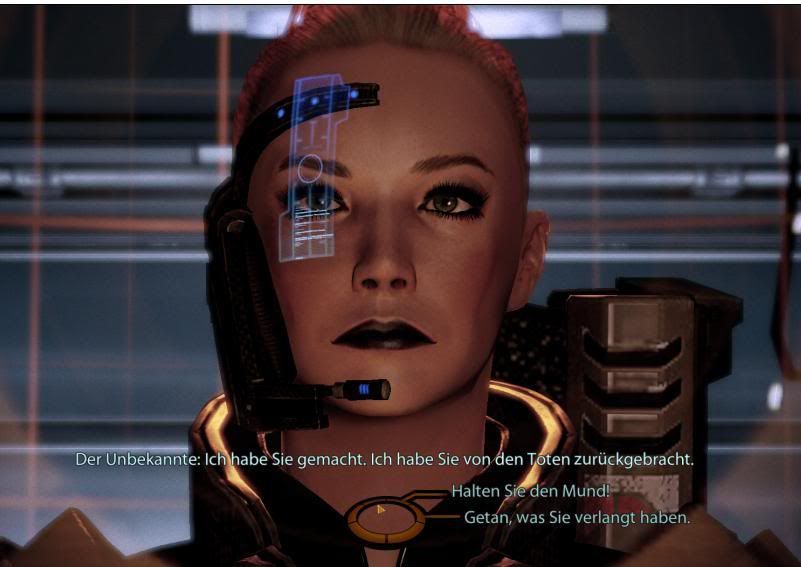Choose the reply "Halten Sie den Mund!"
The width and height of the screenshot is (801, 567).
(530, 491)
